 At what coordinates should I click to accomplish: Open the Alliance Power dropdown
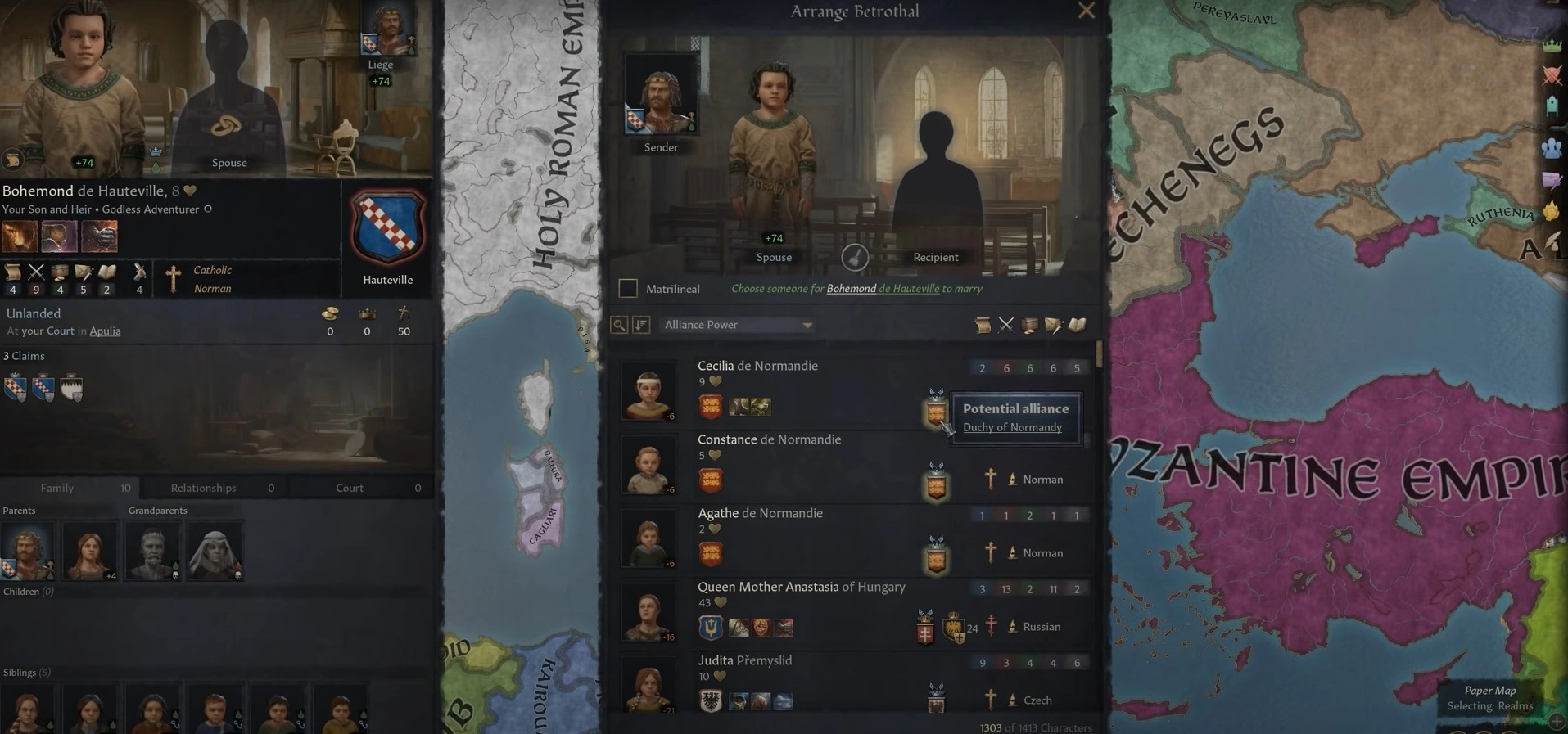[x=735, y=325]
